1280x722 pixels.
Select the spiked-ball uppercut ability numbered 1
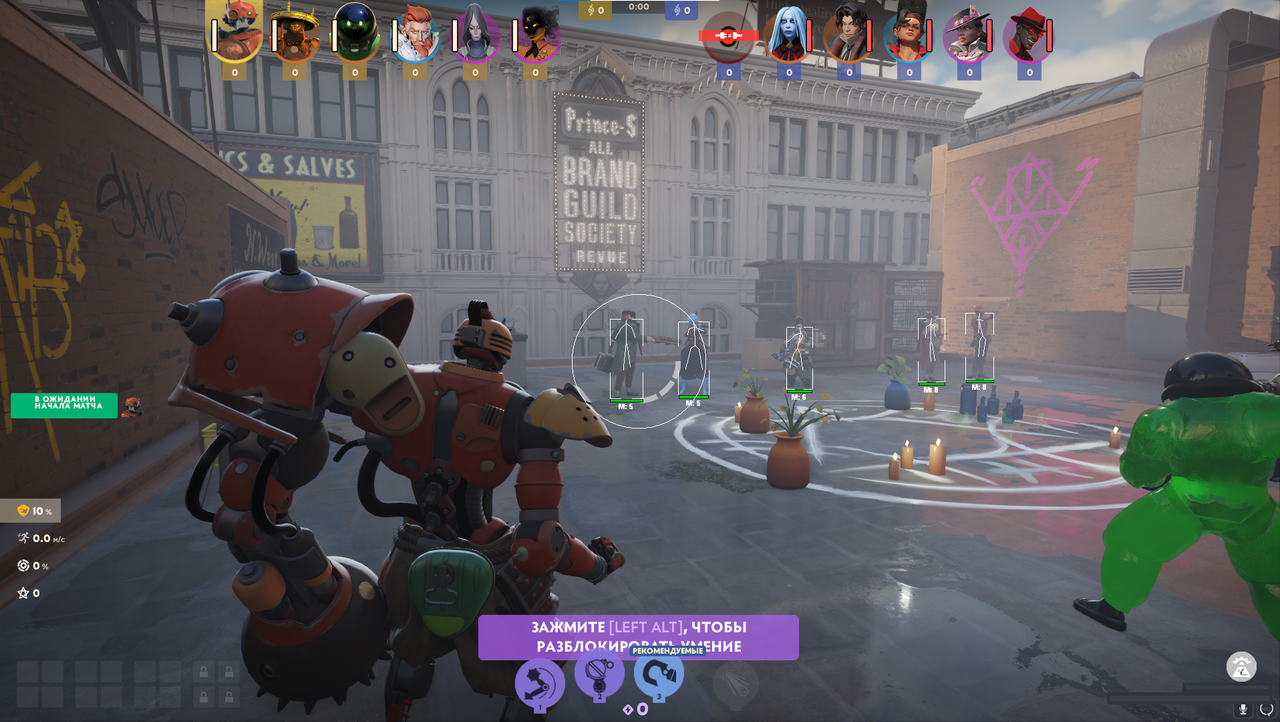click(x=540, y=684)
